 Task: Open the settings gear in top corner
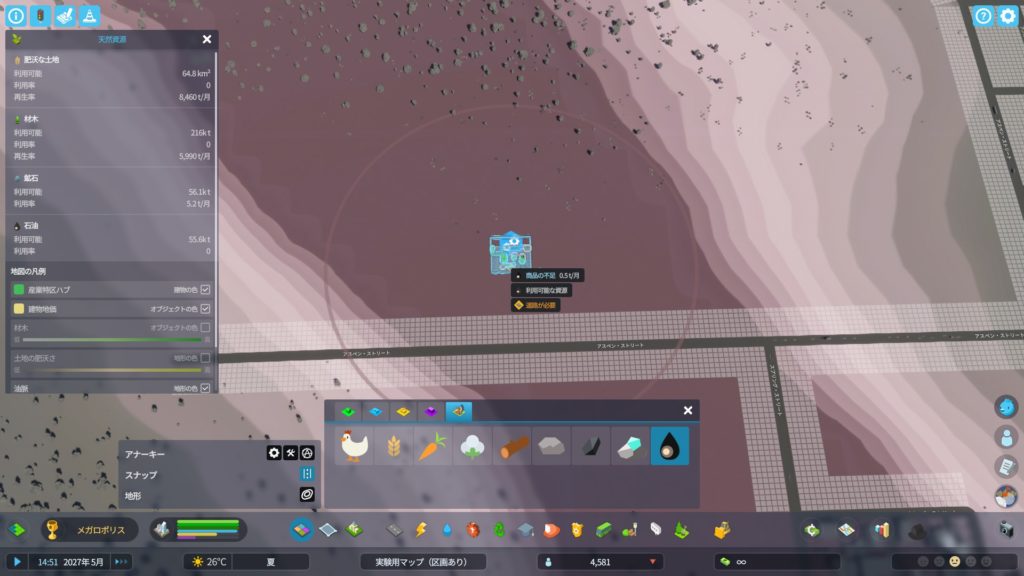point(1008,15)
